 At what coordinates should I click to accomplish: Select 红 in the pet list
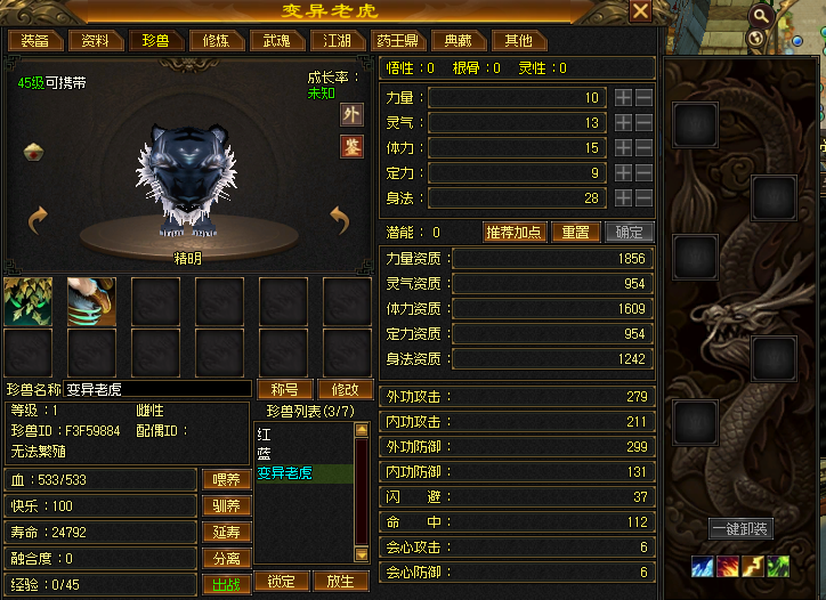point(264,435)
